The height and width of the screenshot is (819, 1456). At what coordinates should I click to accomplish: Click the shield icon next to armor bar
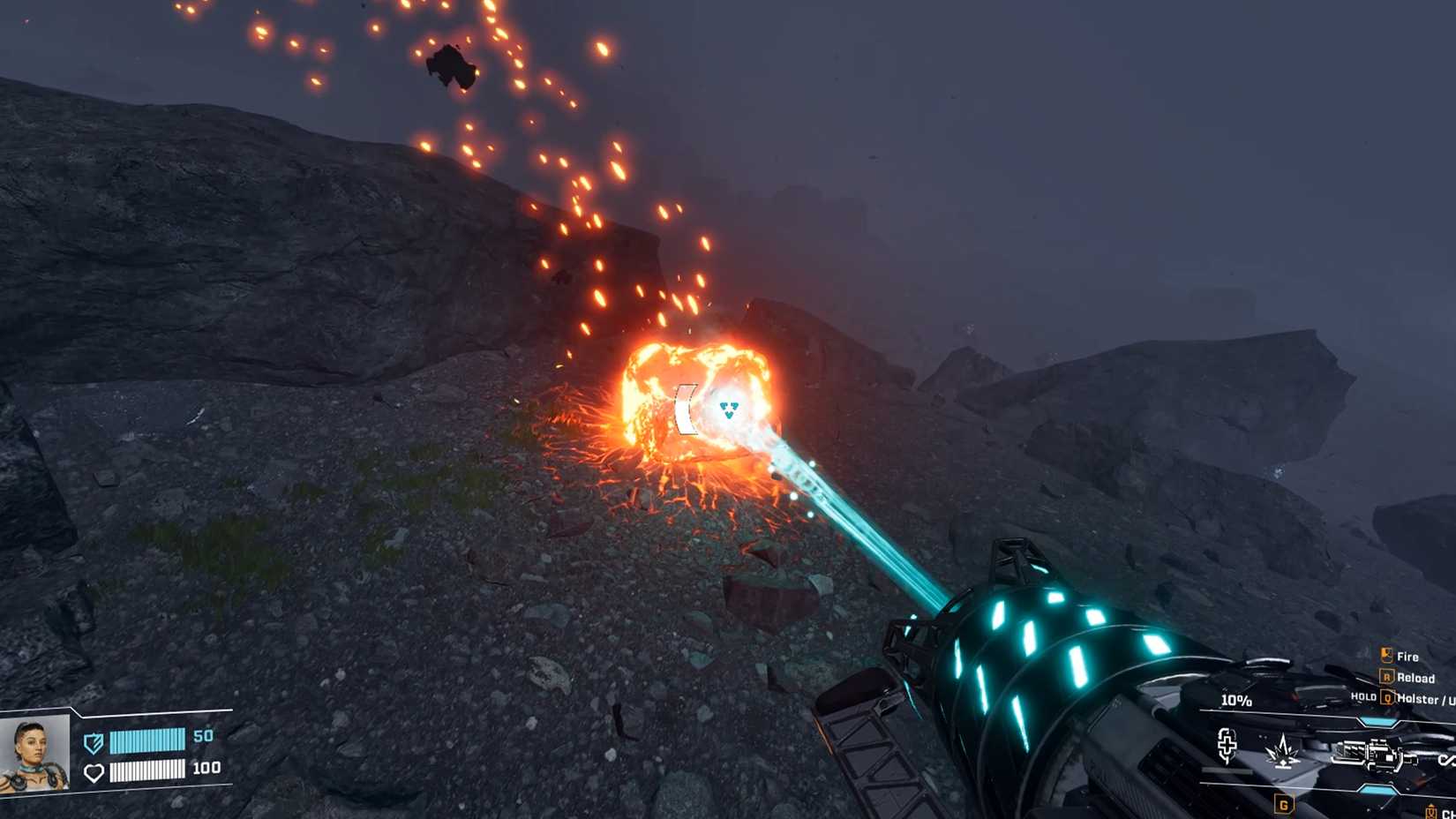(94, 743)
